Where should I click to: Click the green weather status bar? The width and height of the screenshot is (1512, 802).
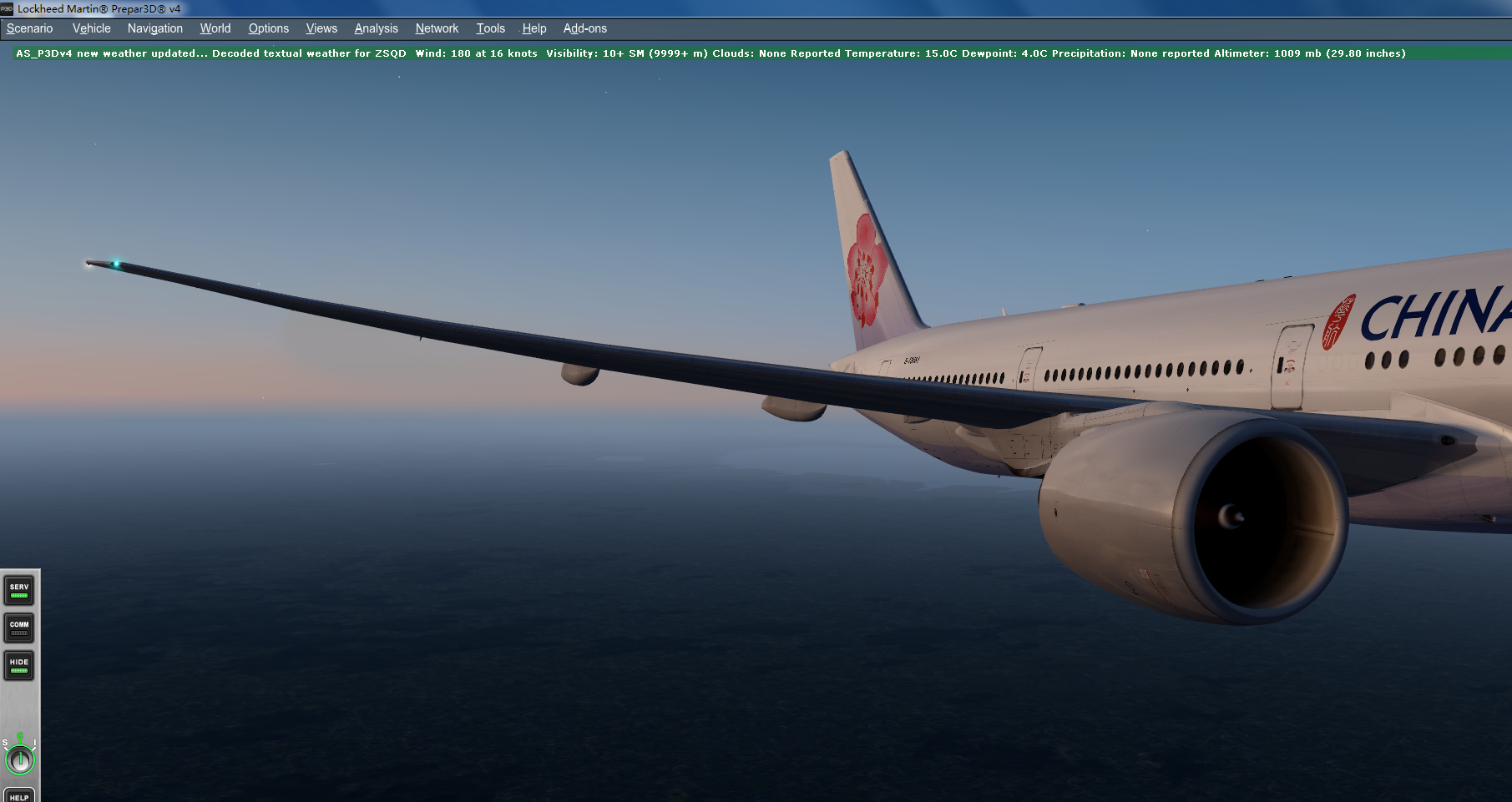point(751,53)
